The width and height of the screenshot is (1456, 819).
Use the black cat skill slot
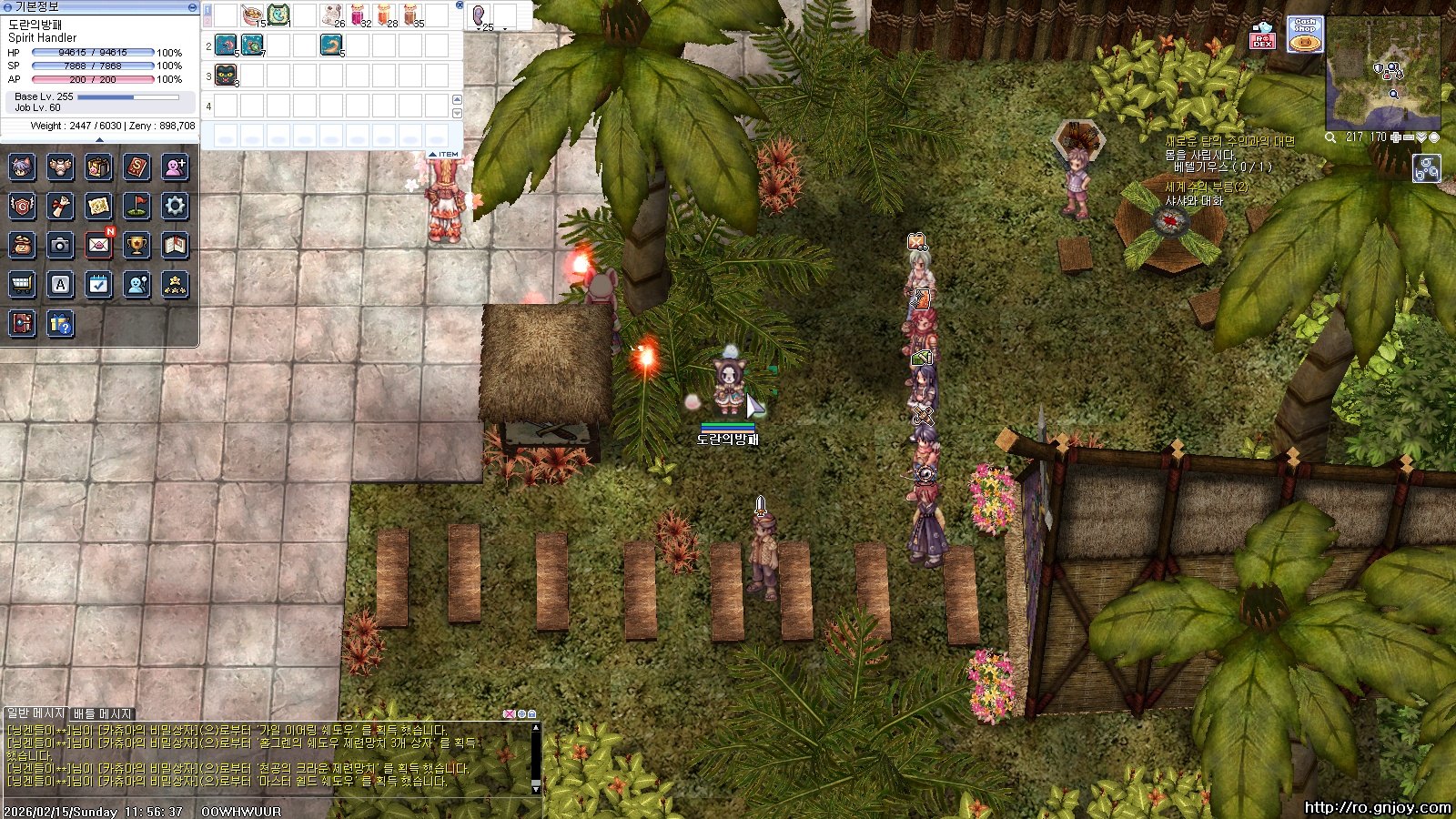226,76
